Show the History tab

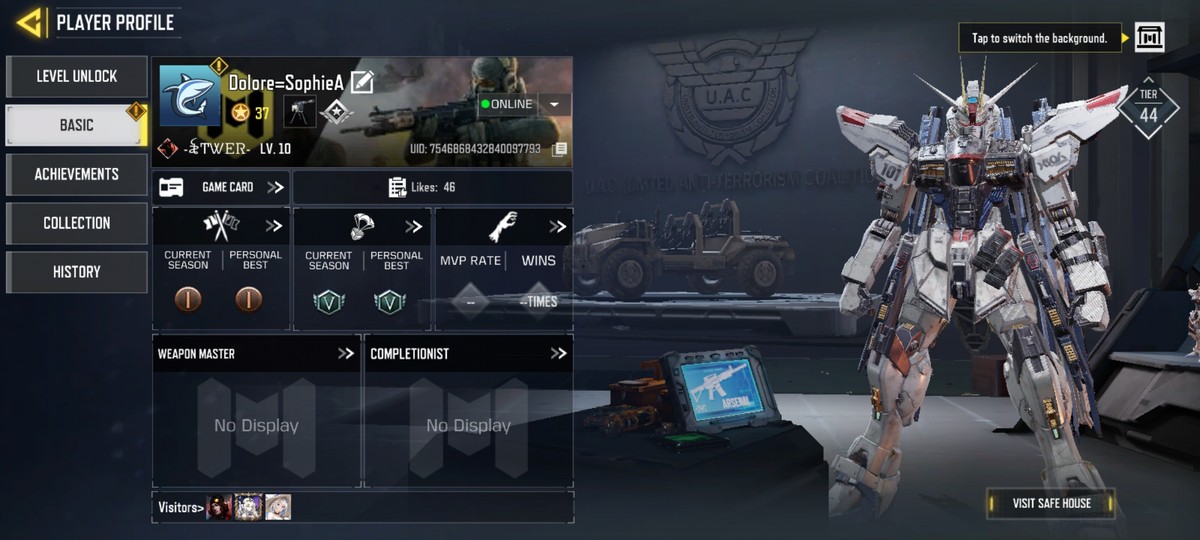76,272
